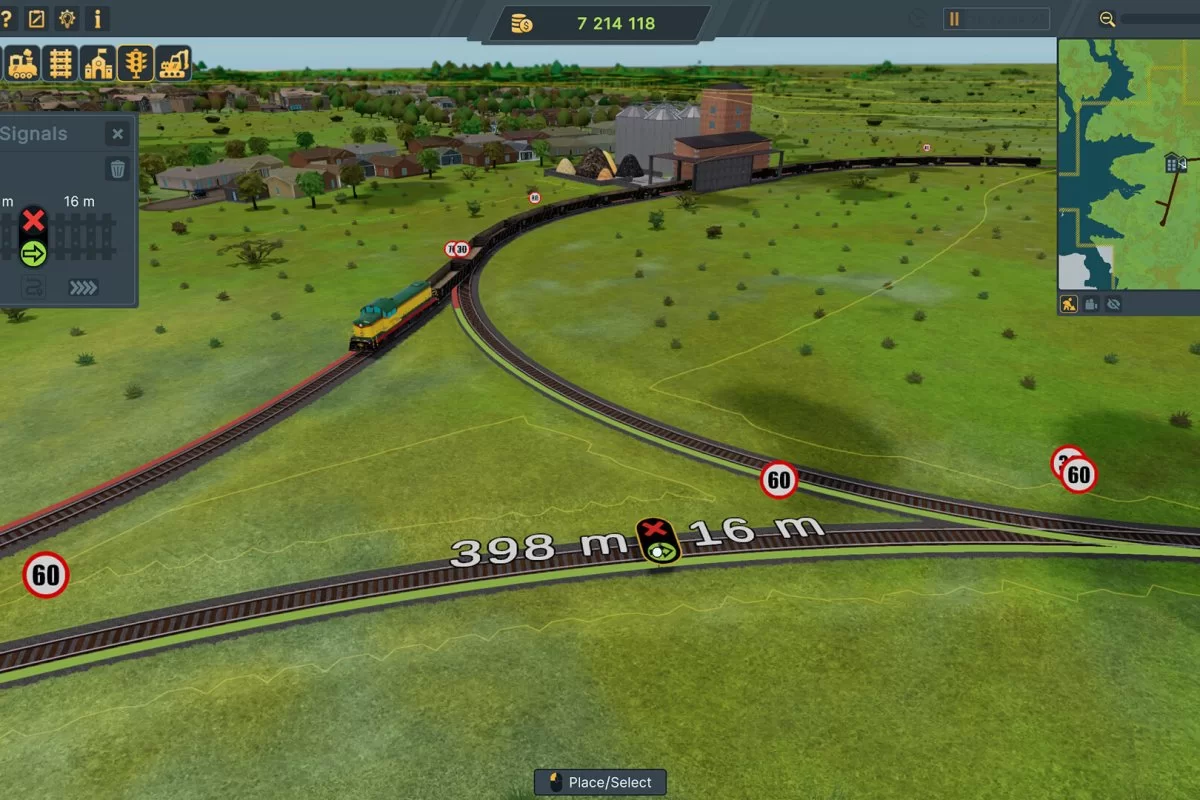Show the info letter-i panel

[x=97, y=18]
